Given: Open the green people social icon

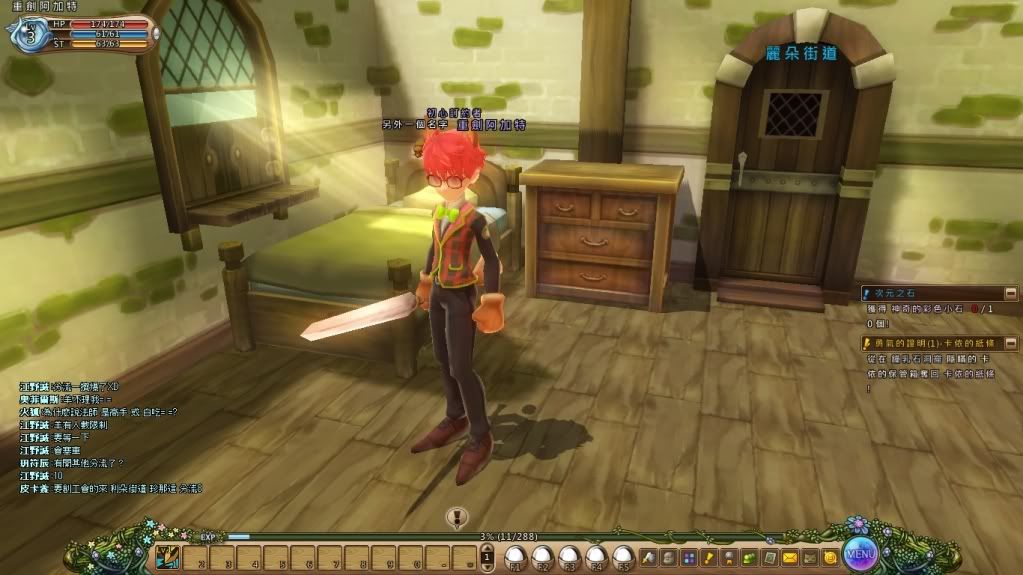Looking at the screenshot, I should point(749,557).
